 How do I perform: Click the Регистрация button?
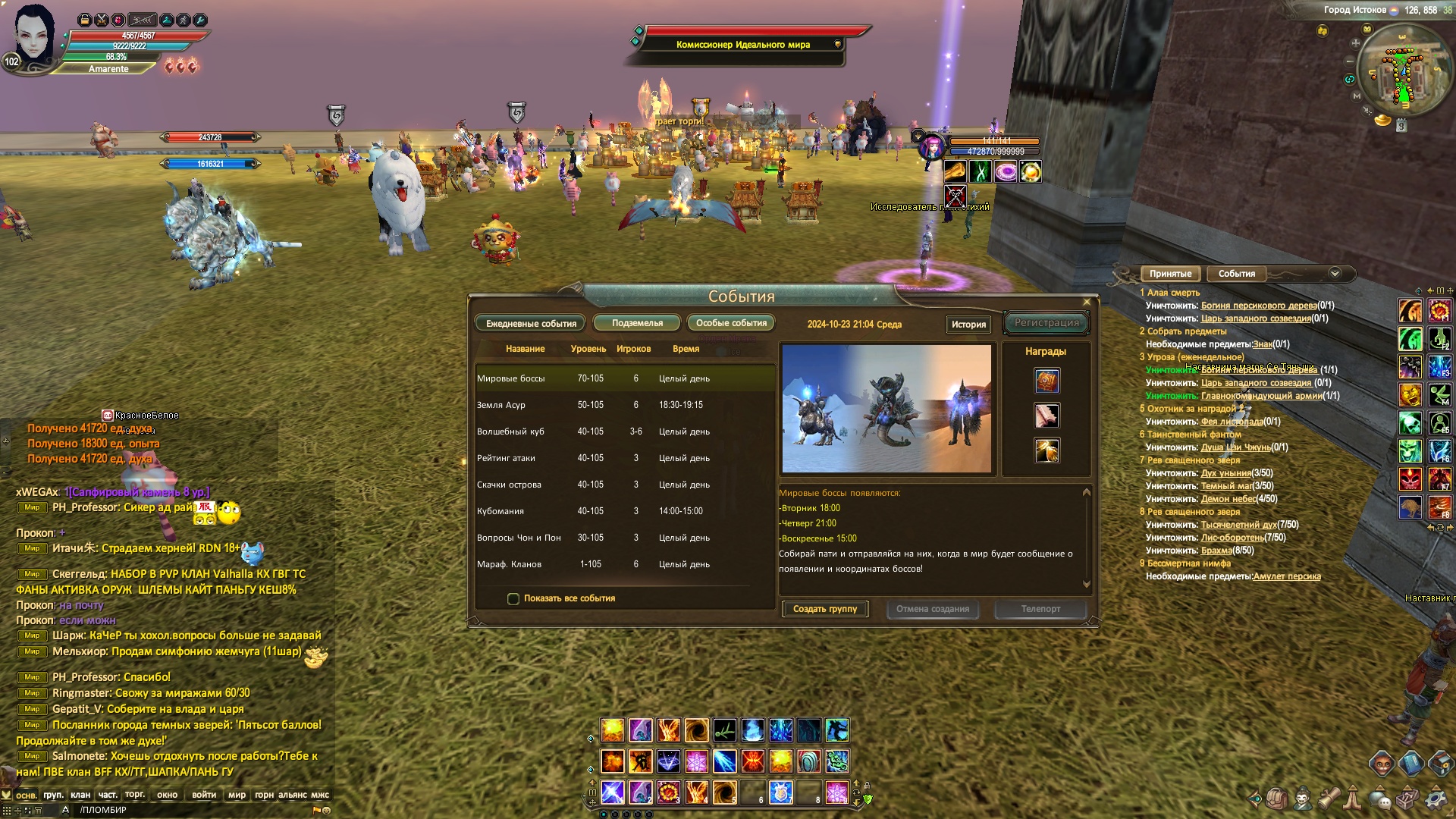click(x=1046, y=323)
